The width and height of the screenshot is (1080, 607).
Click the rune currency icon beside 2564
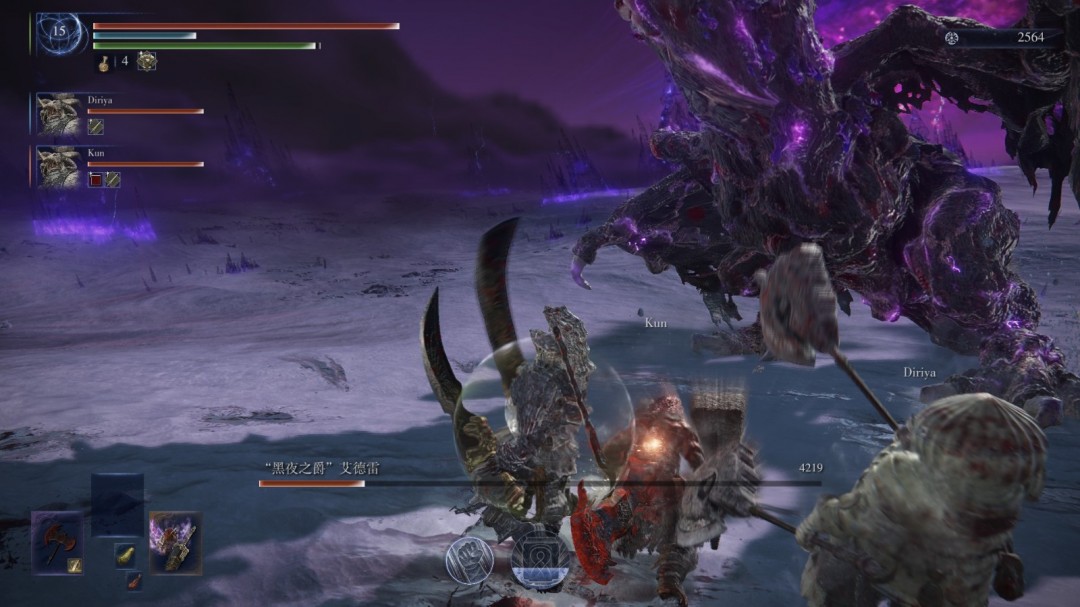tap(952, 38)
